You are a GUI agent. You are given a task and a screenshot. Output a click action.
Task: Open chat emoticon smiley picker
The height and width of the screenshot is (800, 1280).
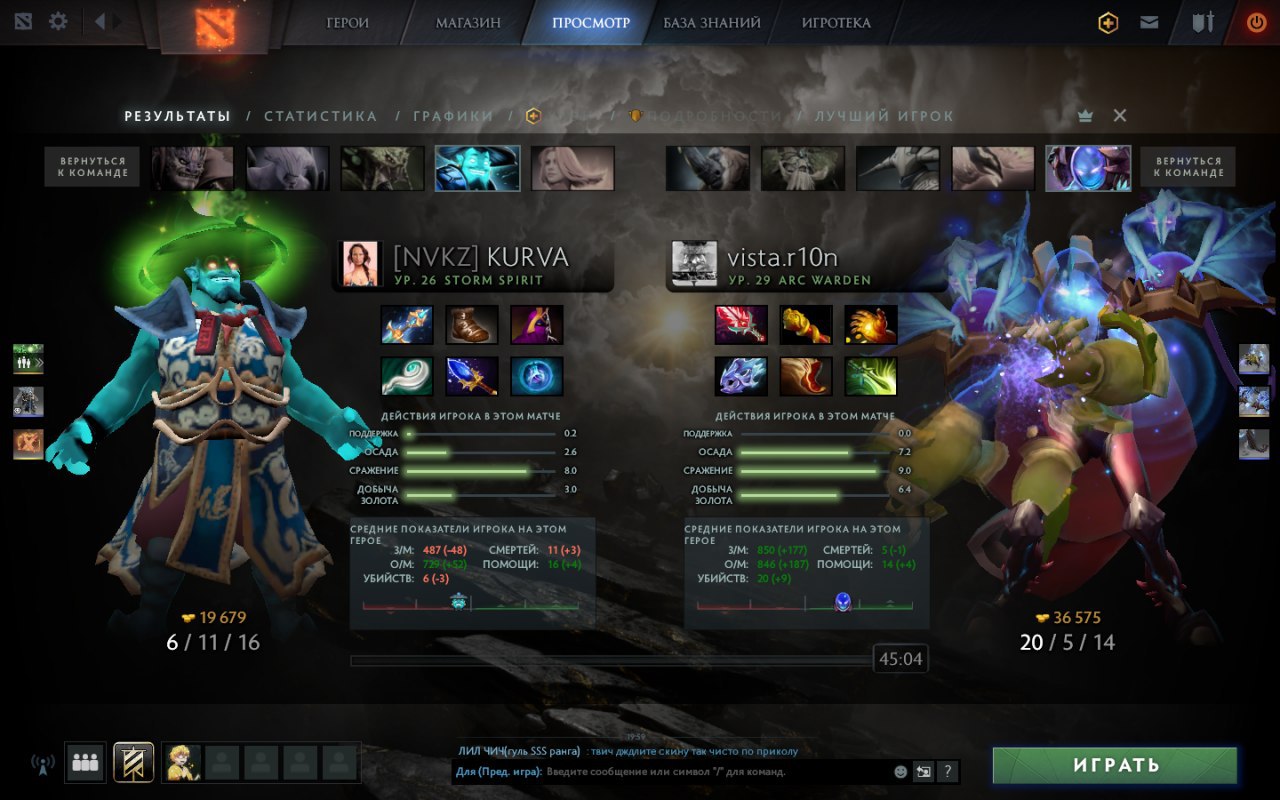tap(900, 772)
